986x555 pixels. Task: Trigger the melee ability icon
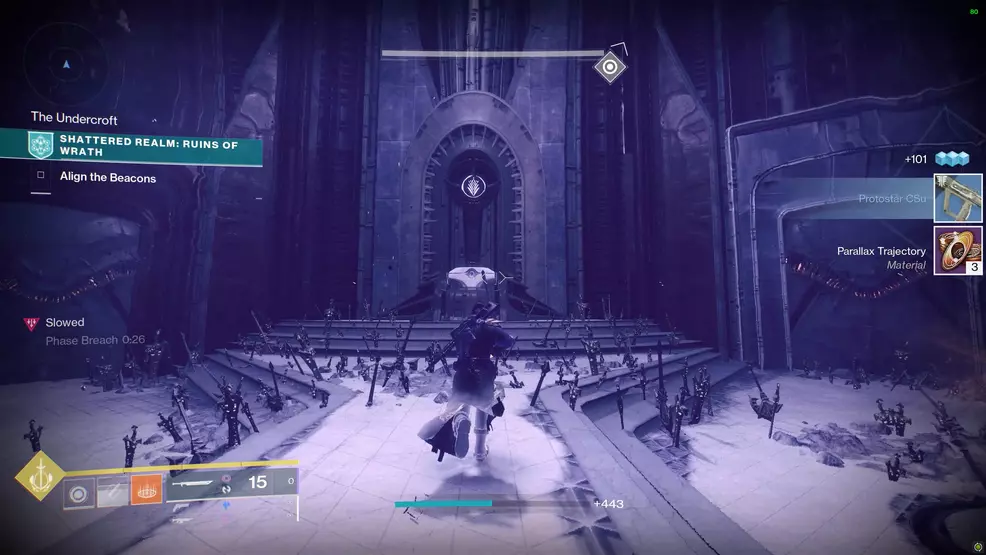pos(112,492)
